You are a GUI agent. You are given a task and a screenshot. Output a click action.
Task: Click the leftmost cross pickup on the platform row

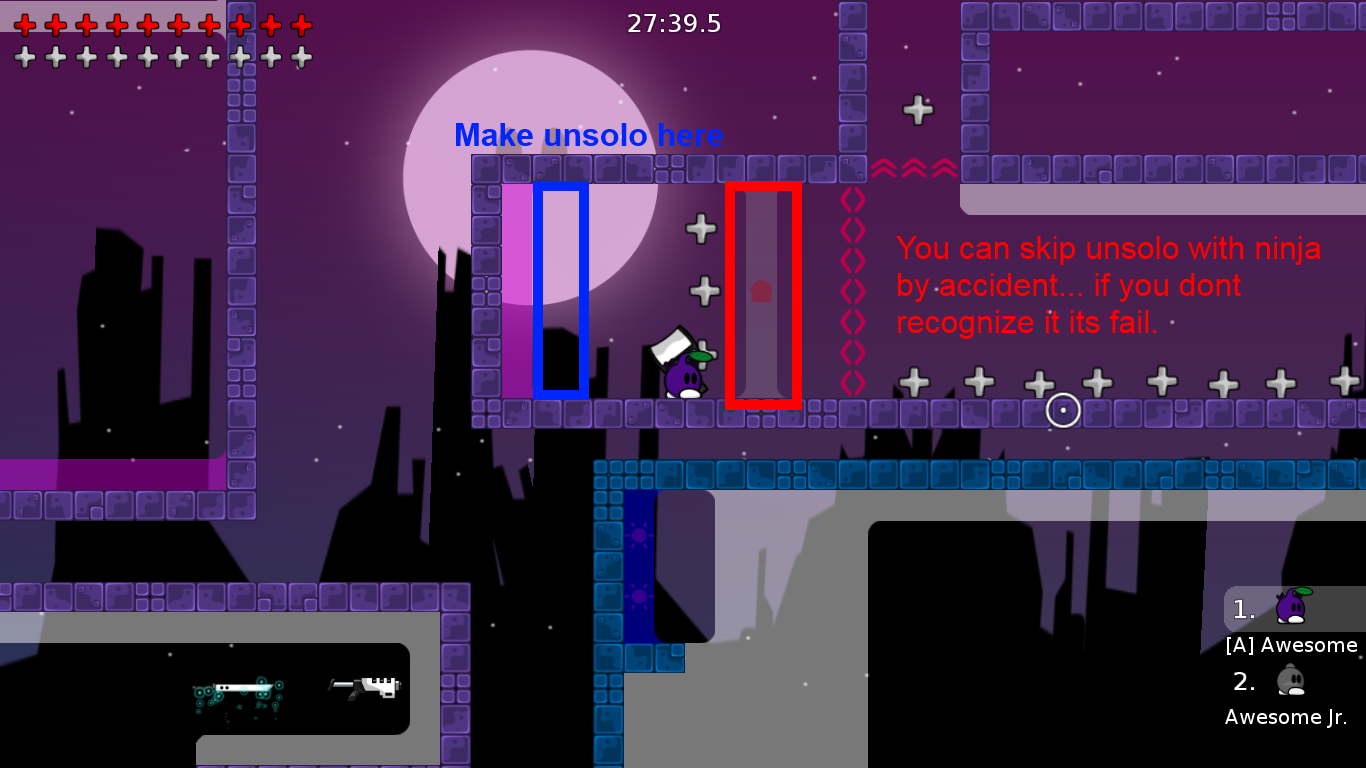pos(913,381)
